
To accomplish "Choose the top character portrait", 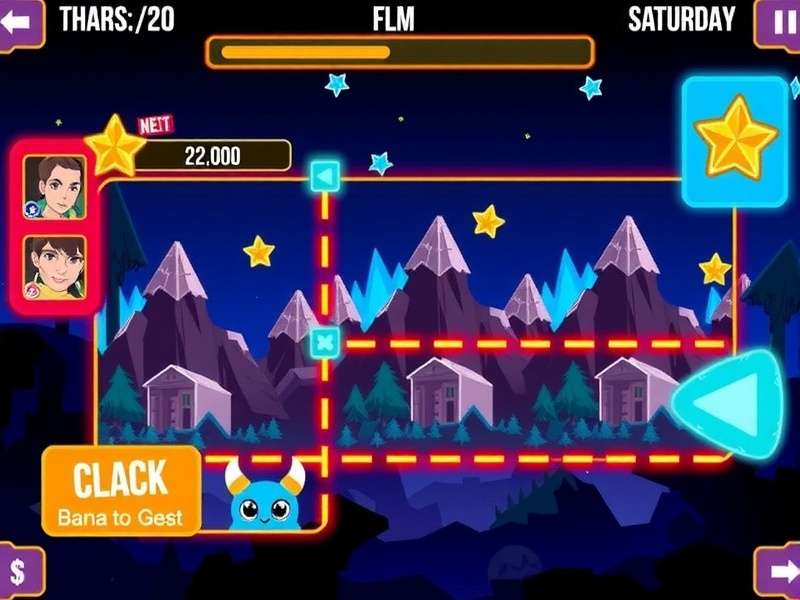I will (55, 187).
